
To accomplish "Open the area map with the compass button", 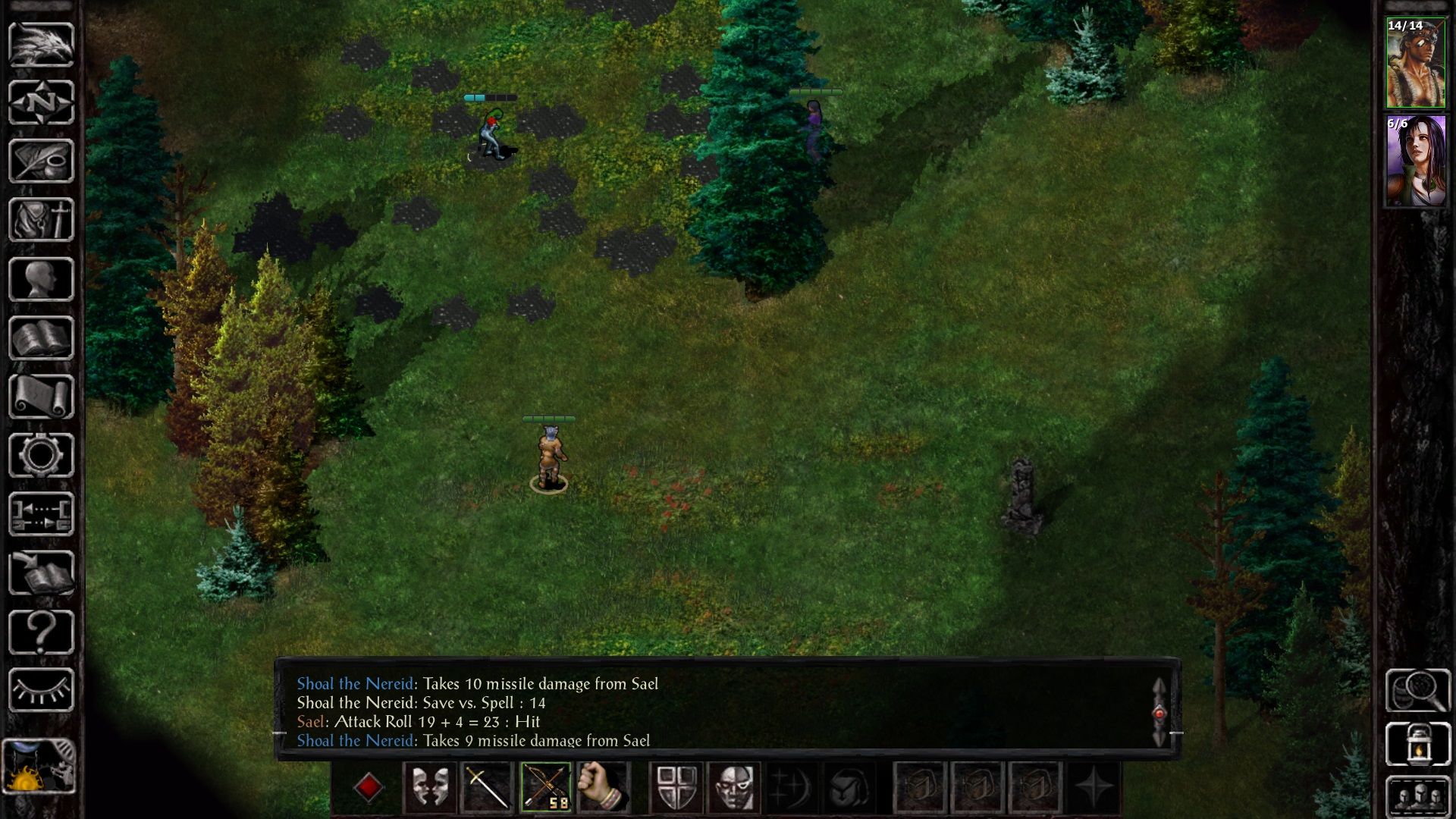I will click(x=41, y=102).
